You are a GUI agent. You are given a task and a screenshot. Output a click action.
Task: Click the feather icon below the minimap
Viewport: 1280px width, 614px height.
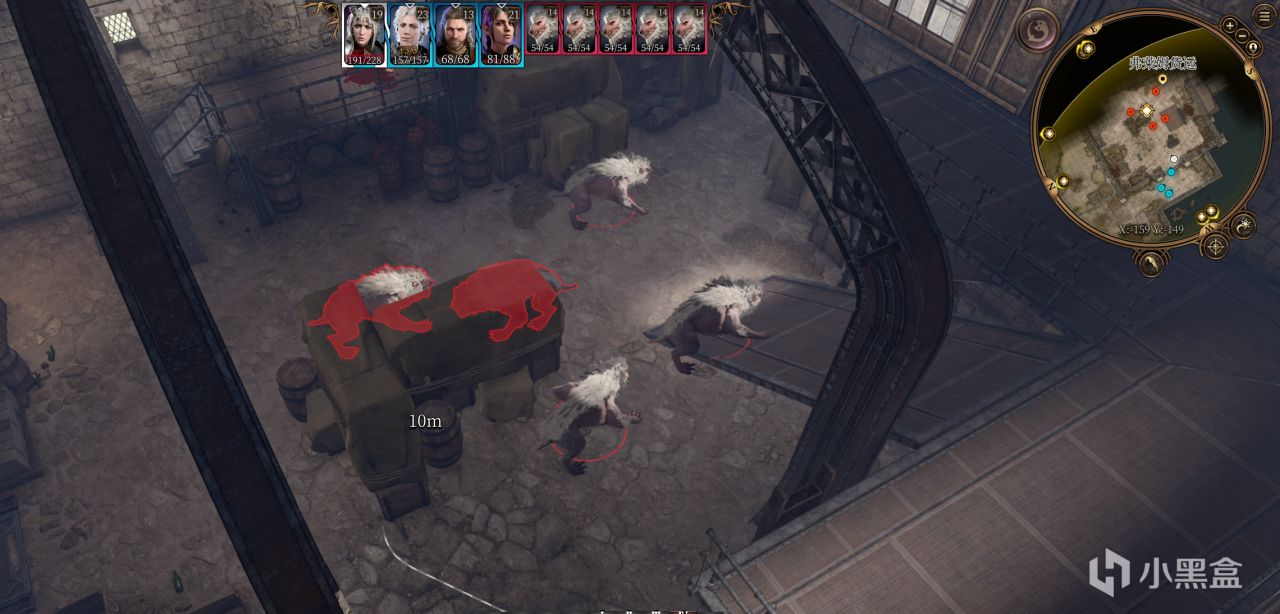(1153, 263)
